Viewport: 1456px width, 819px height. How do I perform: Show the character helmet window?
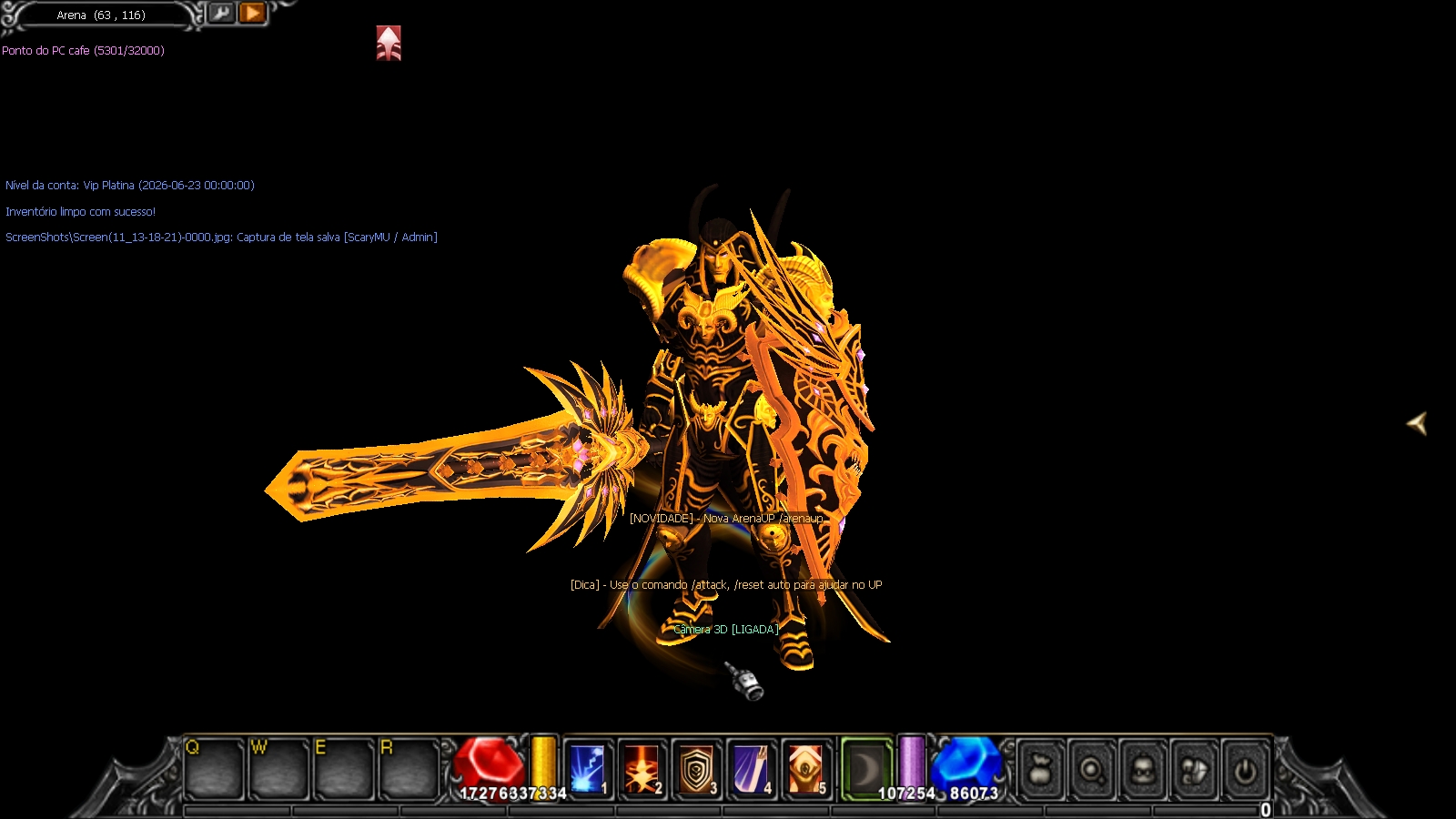pyautogui.click(x=1143, y=772)
